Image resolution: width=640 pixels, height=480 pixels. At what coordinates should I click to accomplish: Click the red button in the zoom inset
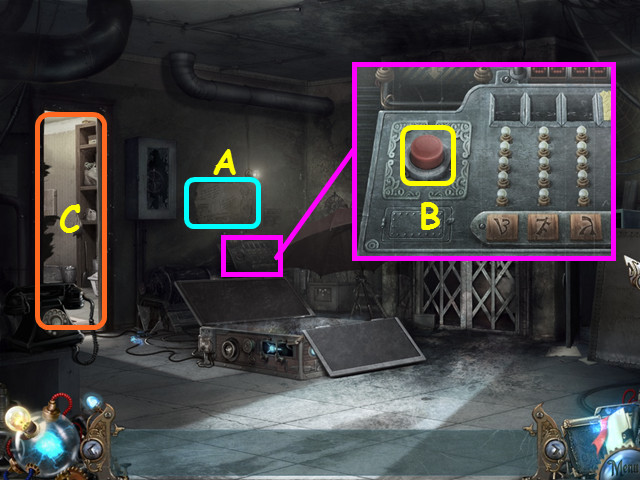427,155
